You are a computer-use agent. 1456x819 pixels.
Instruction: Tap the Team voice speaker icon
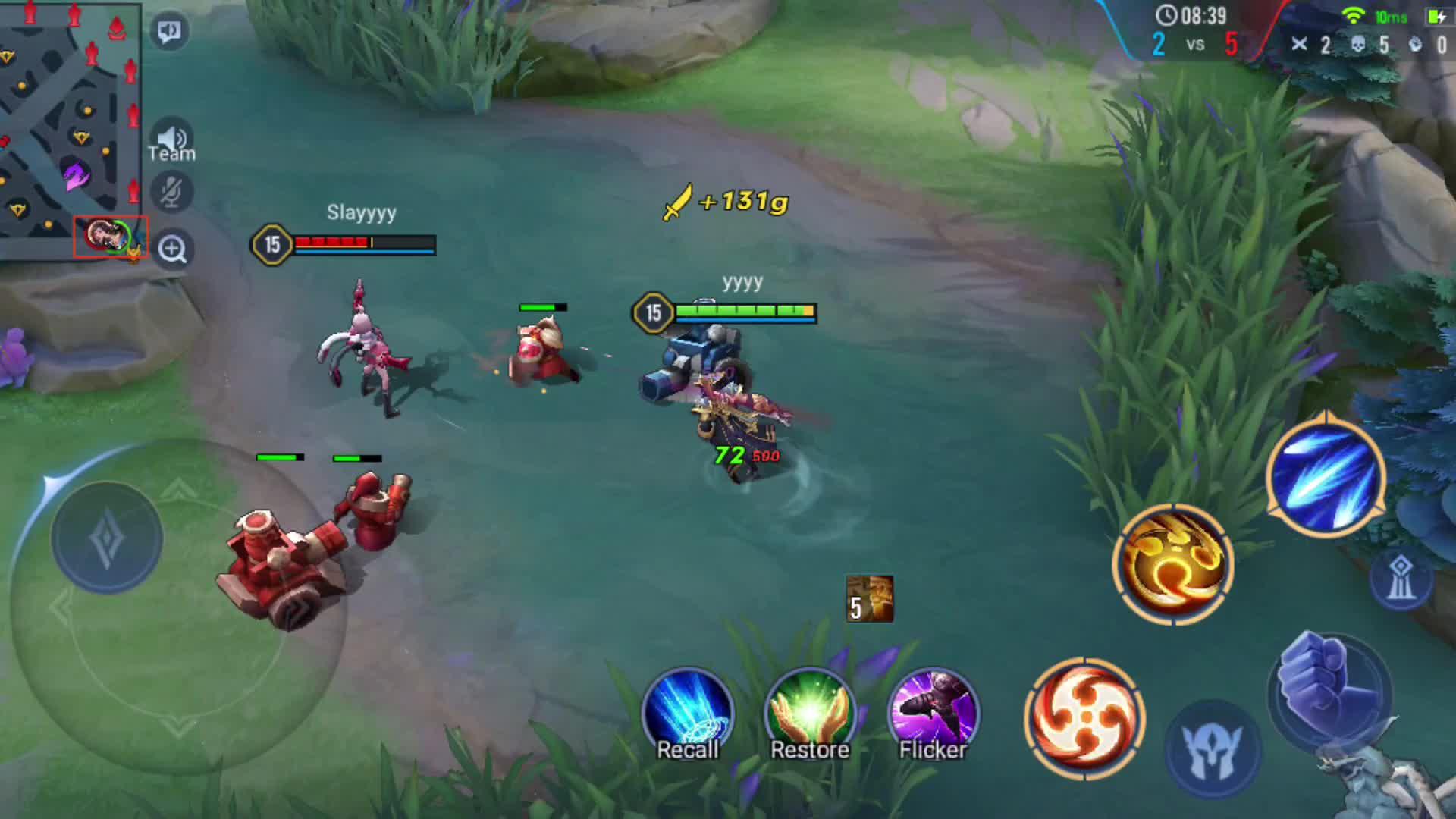click(172, 138)
